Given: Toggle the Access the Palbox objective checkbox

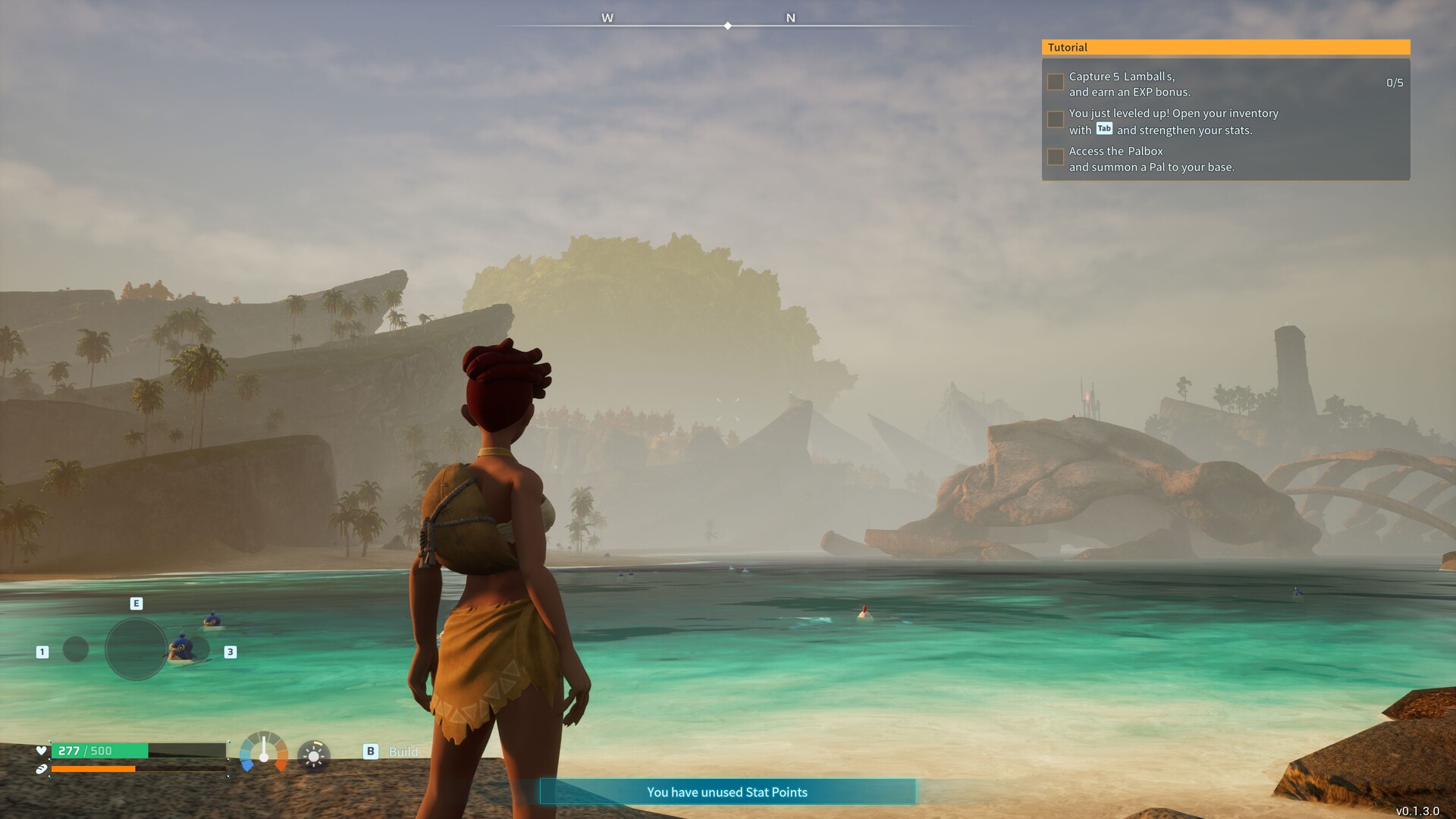Looking at the screenshot, I should [x=1055, y=157].
